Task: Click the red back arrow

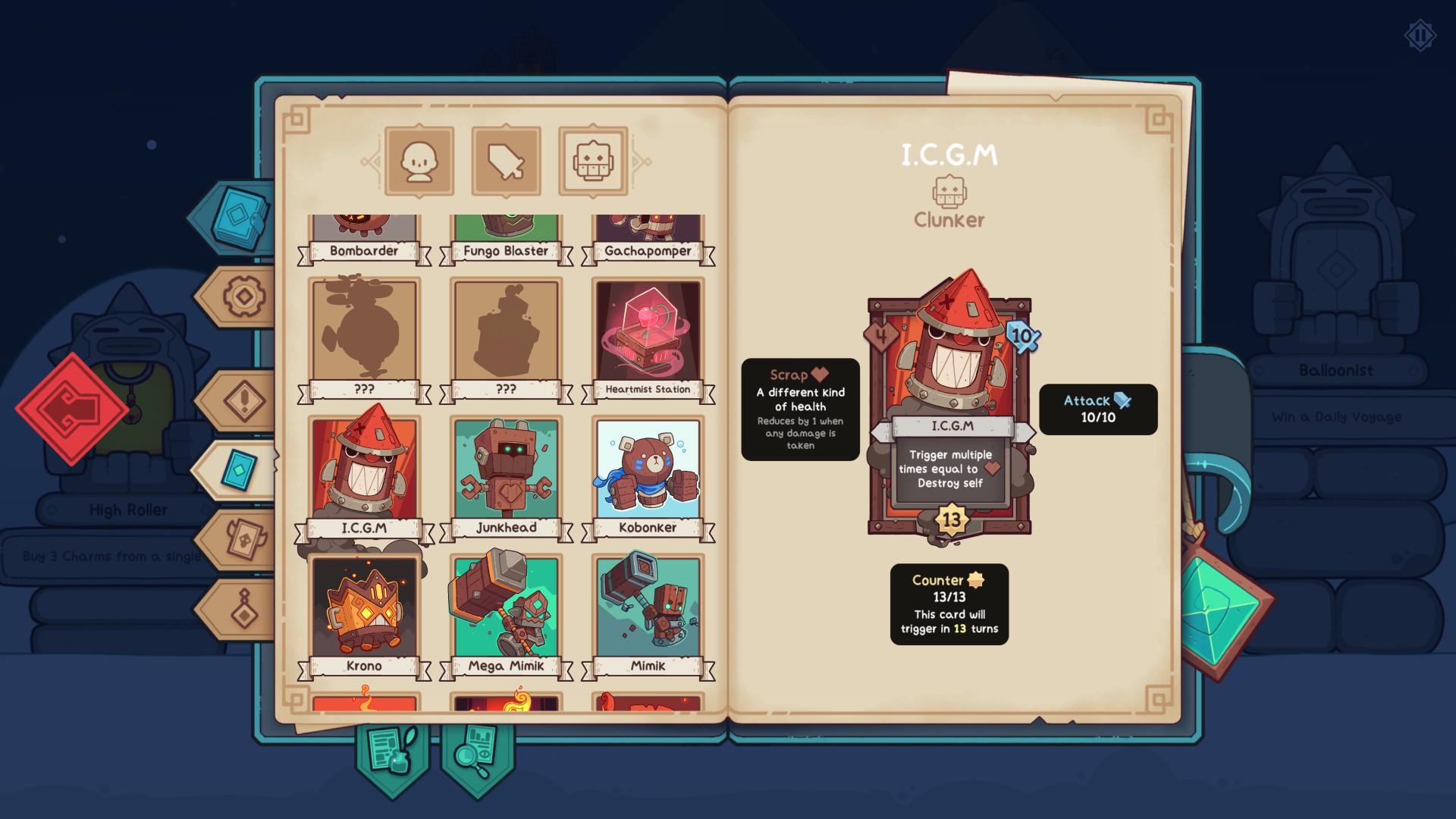Action: coord(73,409)
